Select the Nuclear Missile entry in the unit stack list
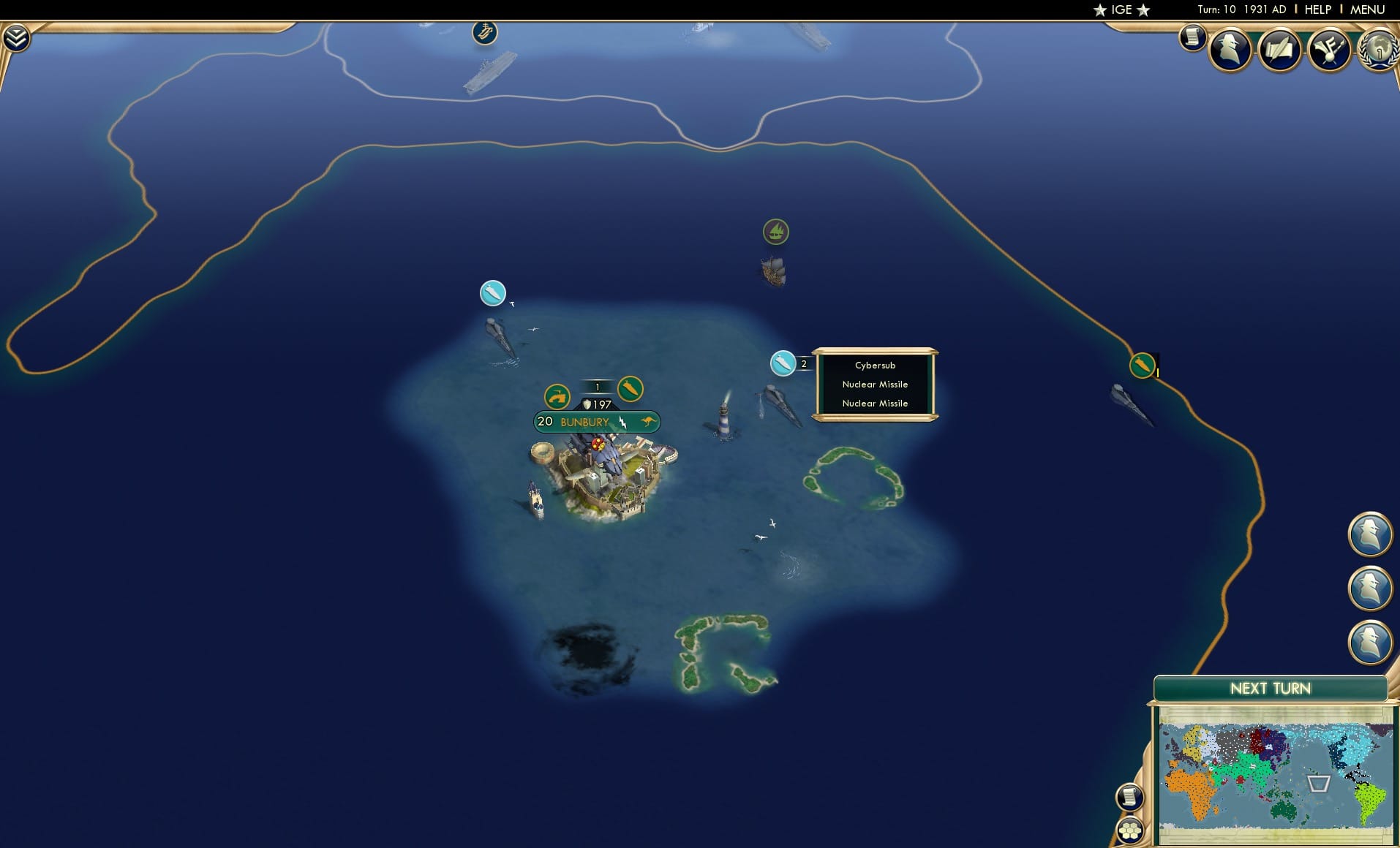1400x848 pixels. pos(875,384)
